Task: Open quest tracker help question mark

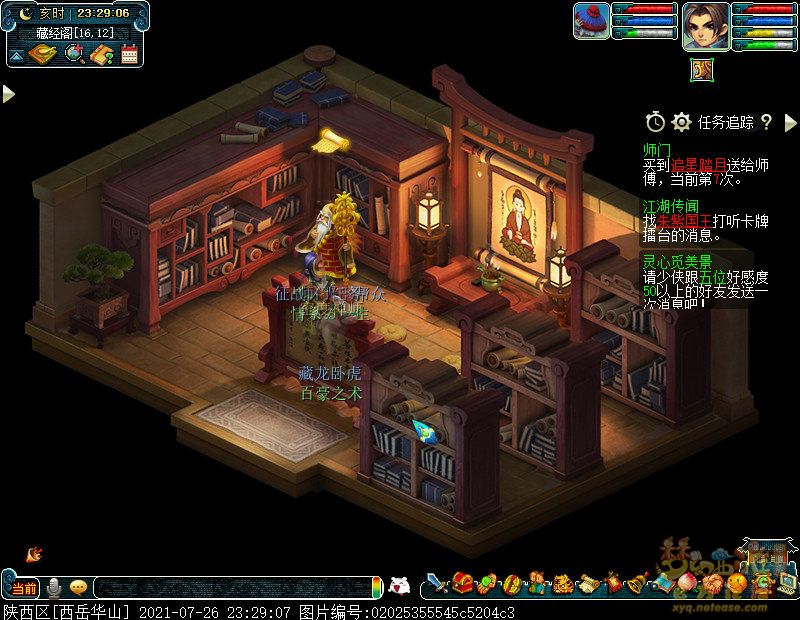Action: pyautogui.click(x=766, y=122)
